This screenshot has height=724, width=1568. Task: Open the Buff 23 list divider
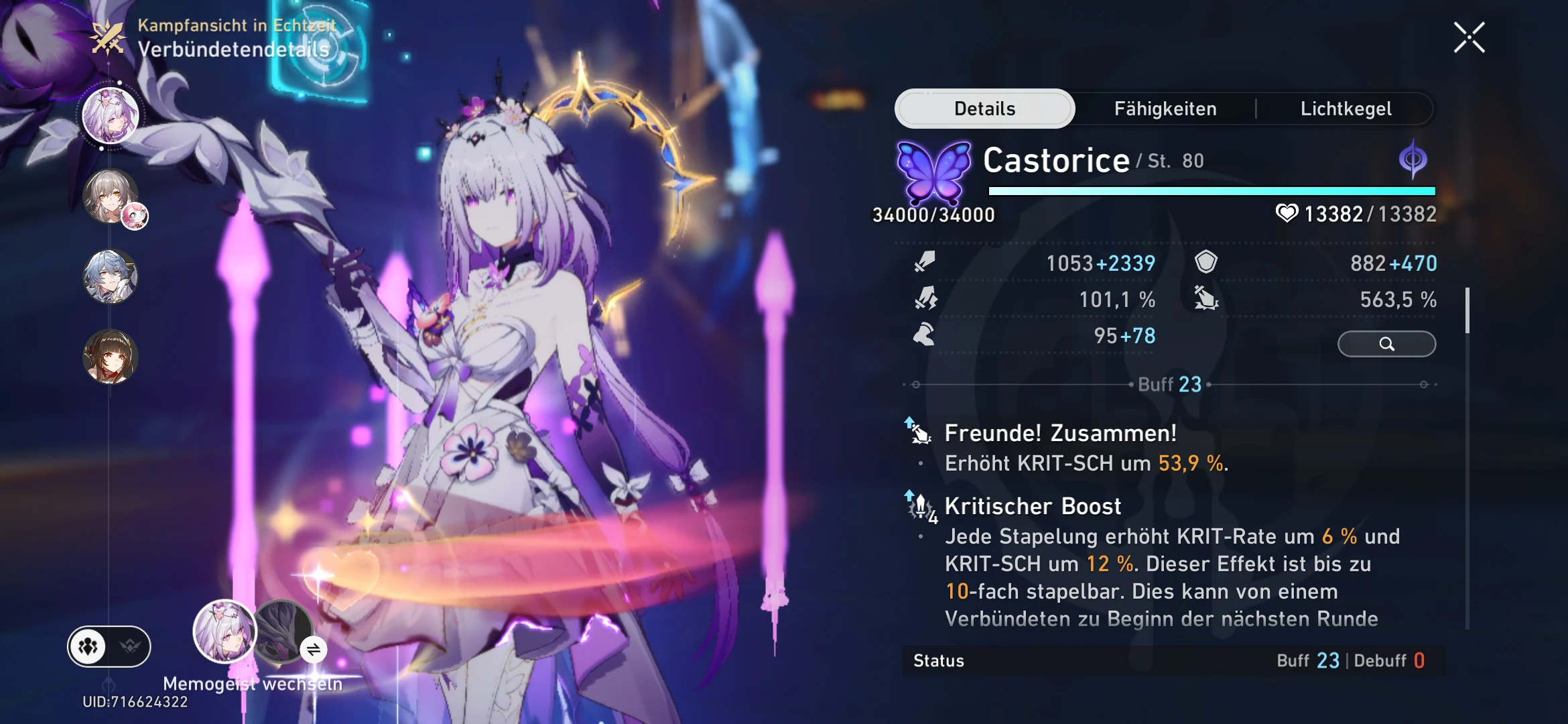click(x=1169, y=384)
